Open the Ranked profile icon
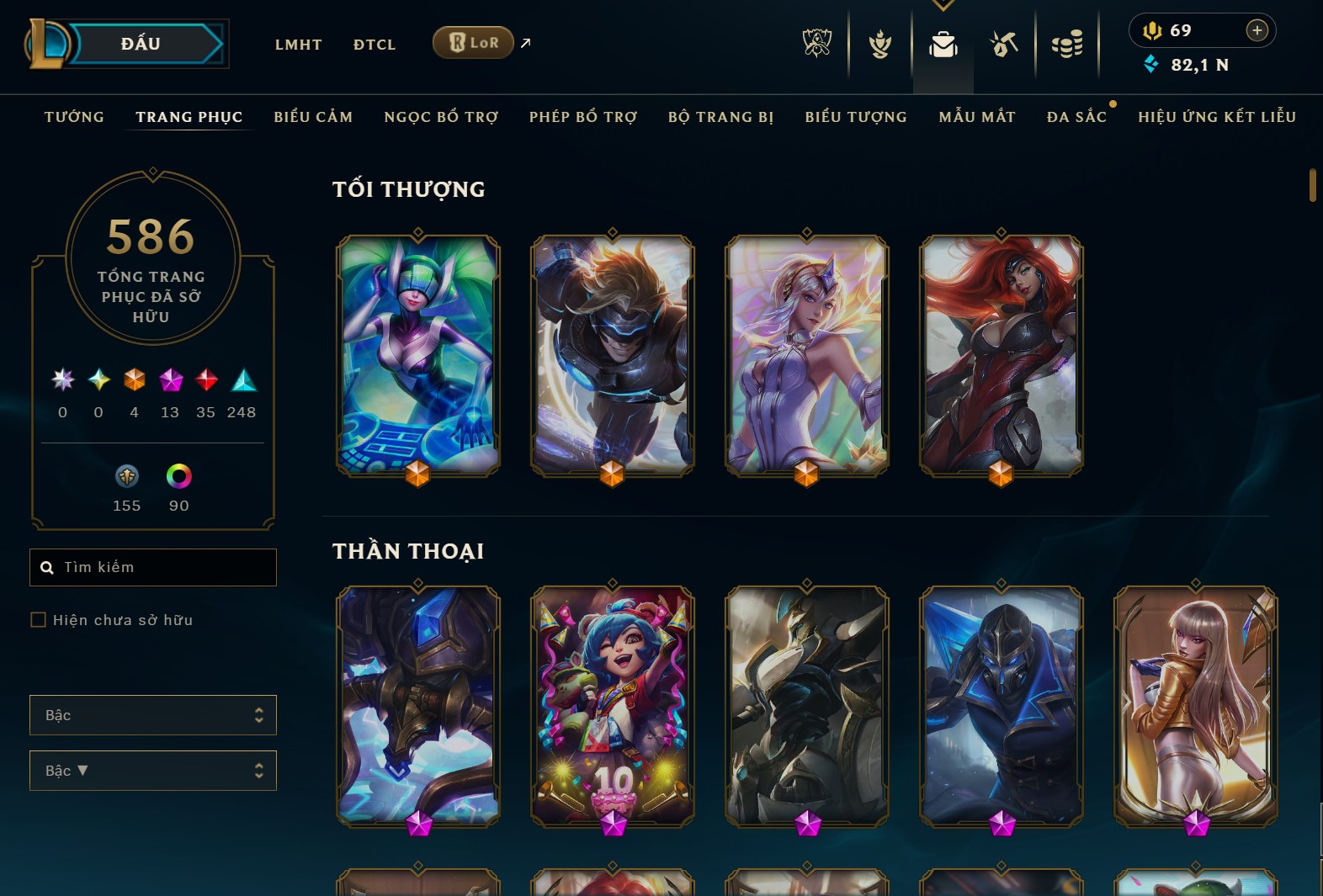This screenshot has width=1323, height=896. [x=880, y=44]
